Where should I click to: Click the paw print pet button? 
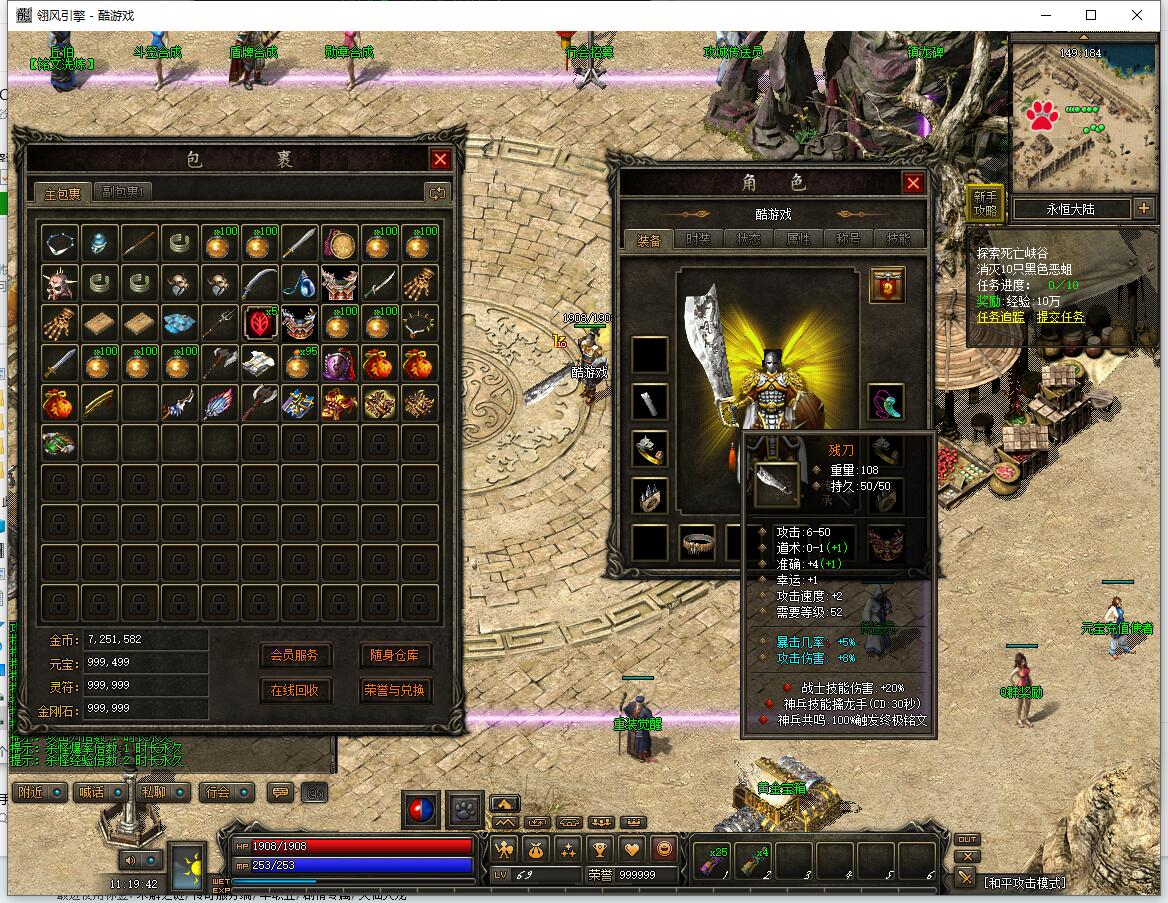(465, 810)
